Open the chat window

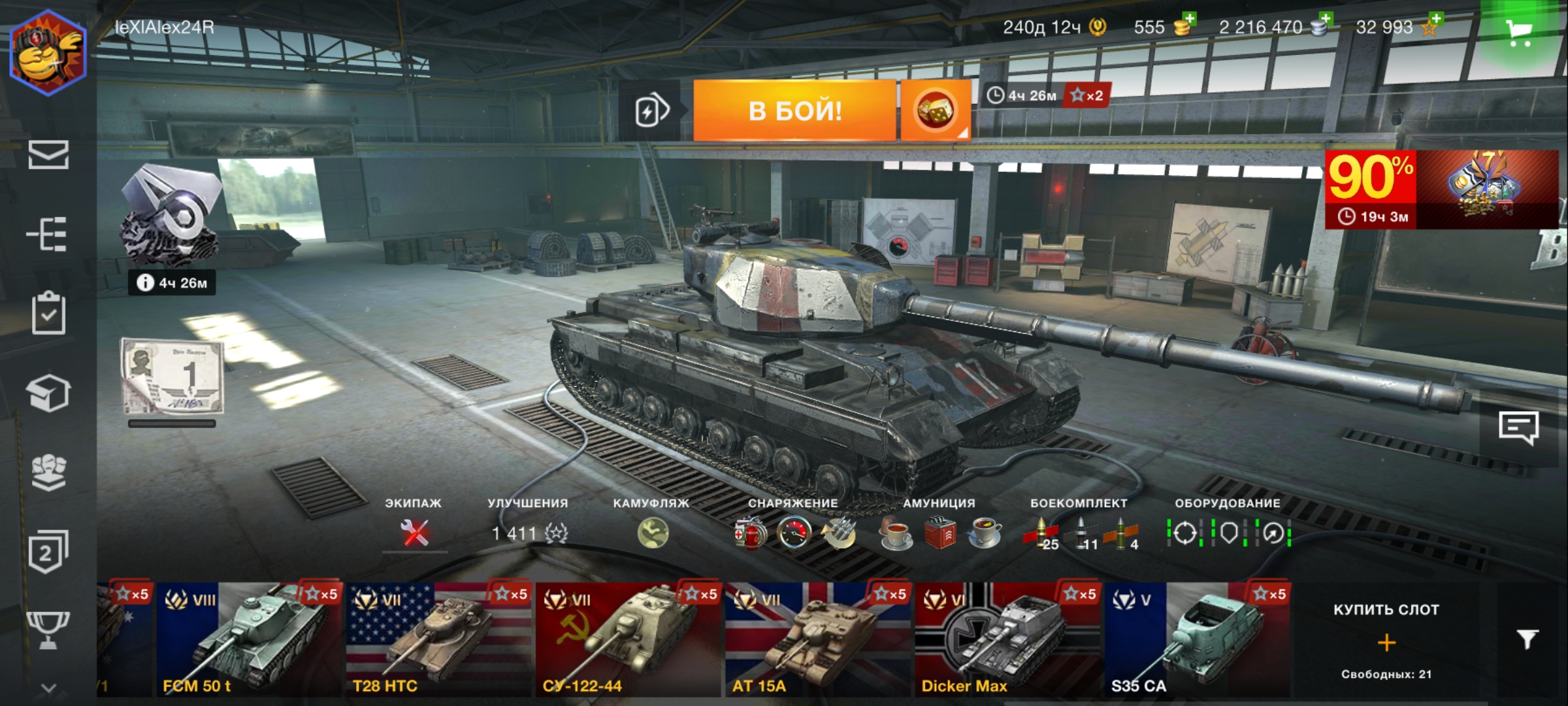[1518, 429]
